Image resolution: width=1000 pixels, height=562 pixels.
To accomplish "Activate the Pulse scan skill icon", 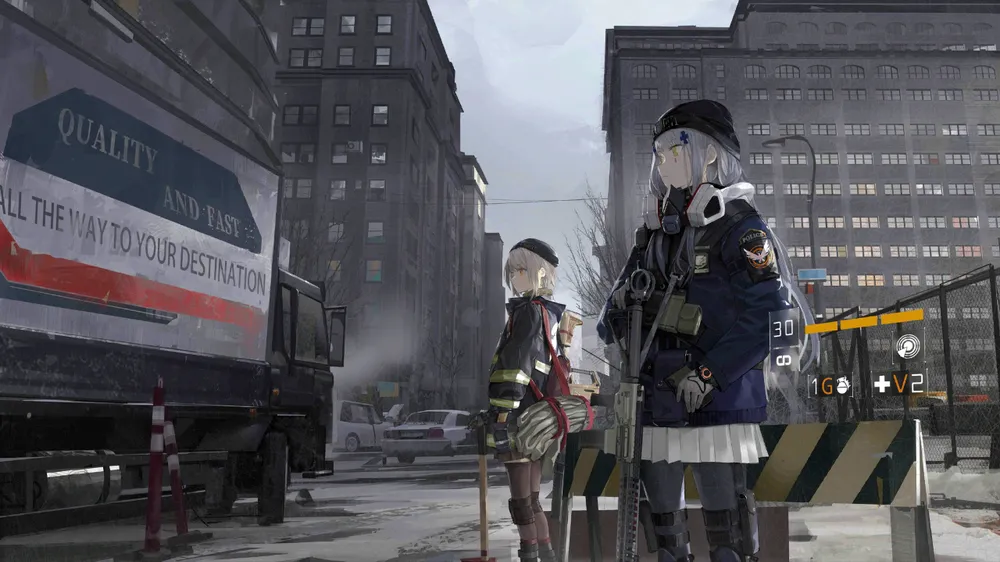I will (x=907, y=347).
